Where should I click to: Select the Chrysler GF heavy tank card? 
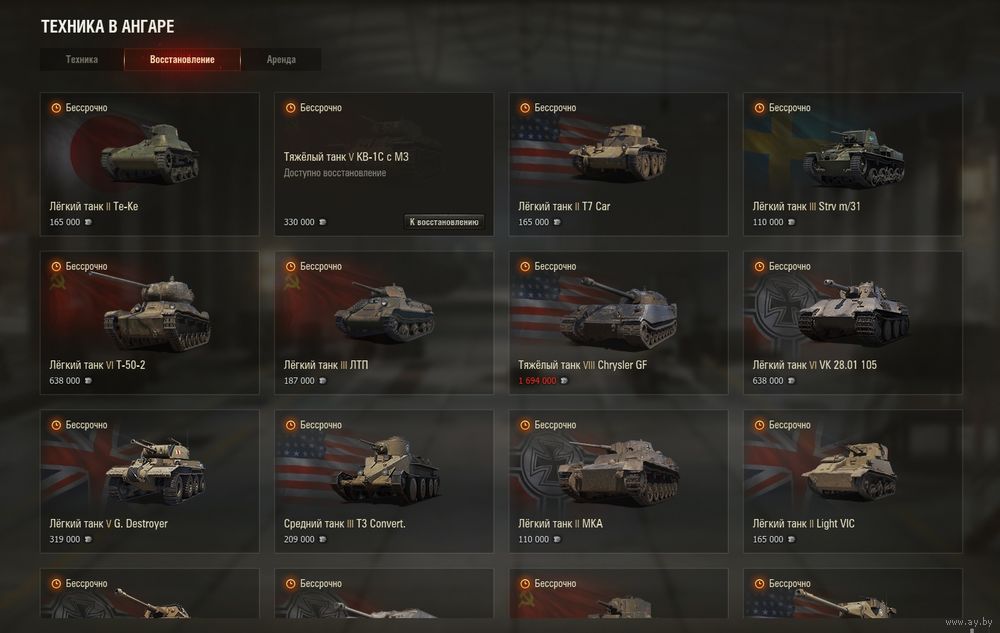(x=618, y=322)
